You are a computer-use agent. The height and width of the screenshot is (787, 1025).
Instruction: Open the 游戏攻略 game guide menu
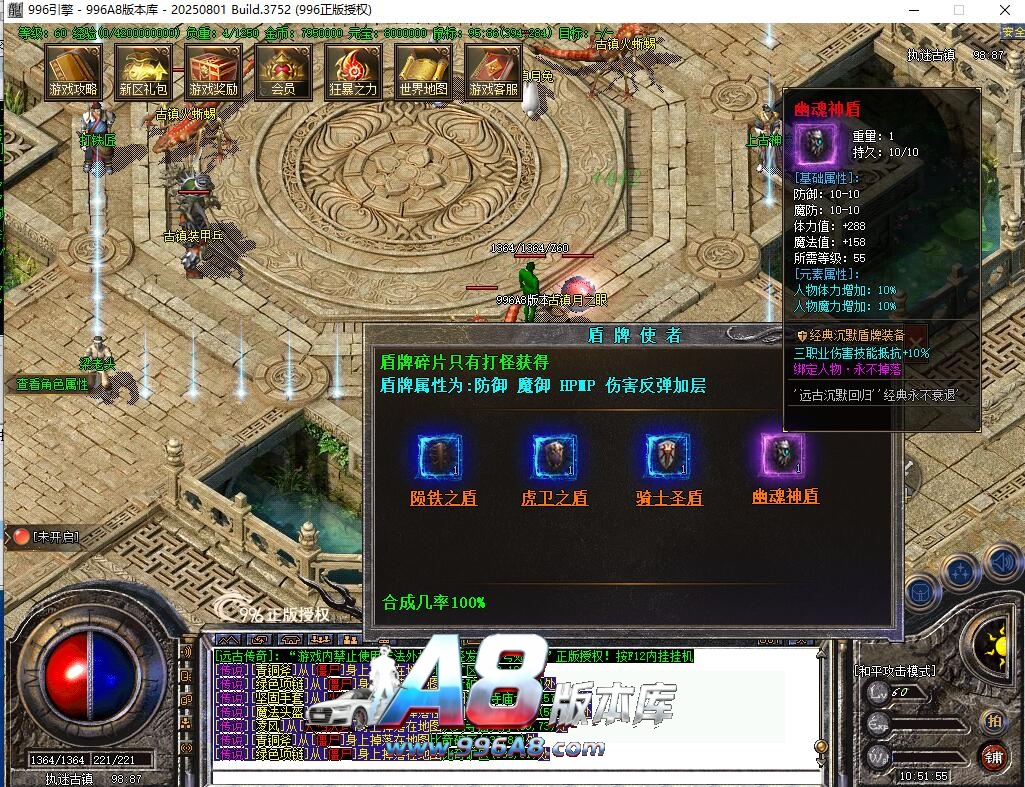click(74, 71)
